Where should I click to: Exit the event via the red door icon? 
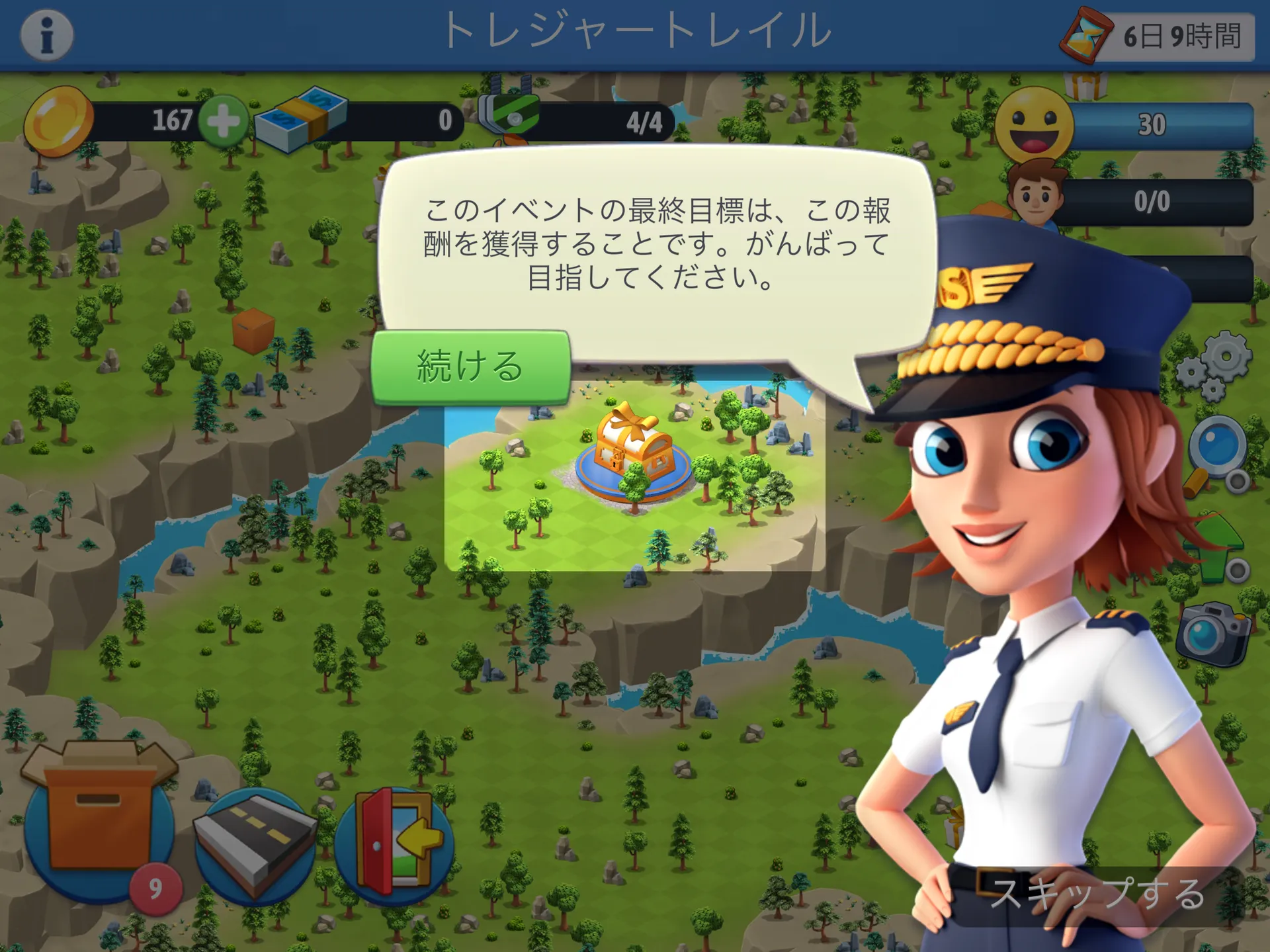[395, 840]
